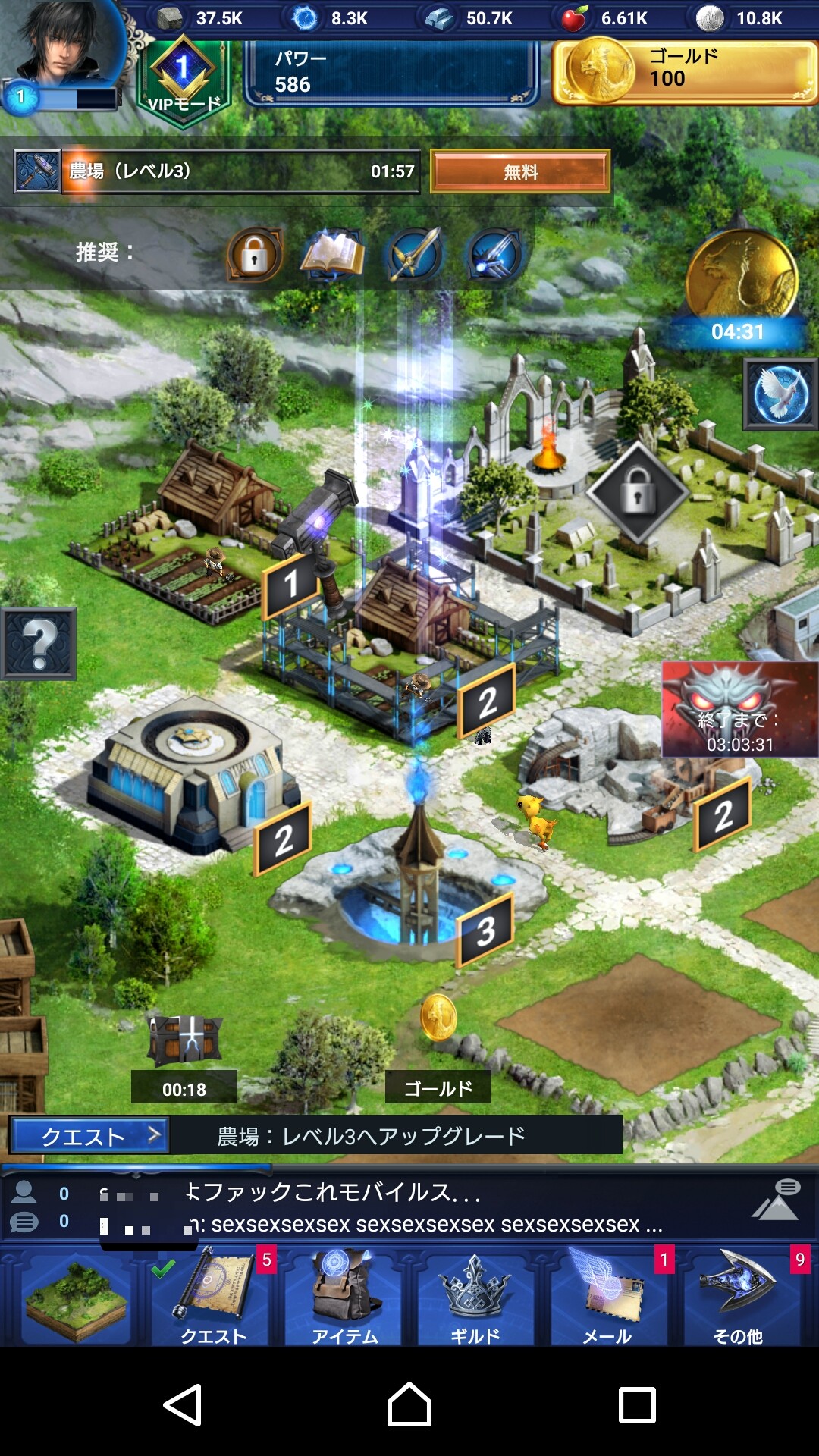The height and width of the screenshot is (1456, 819).
Task: Open the recommended book icon
Action: coord(332,255)
